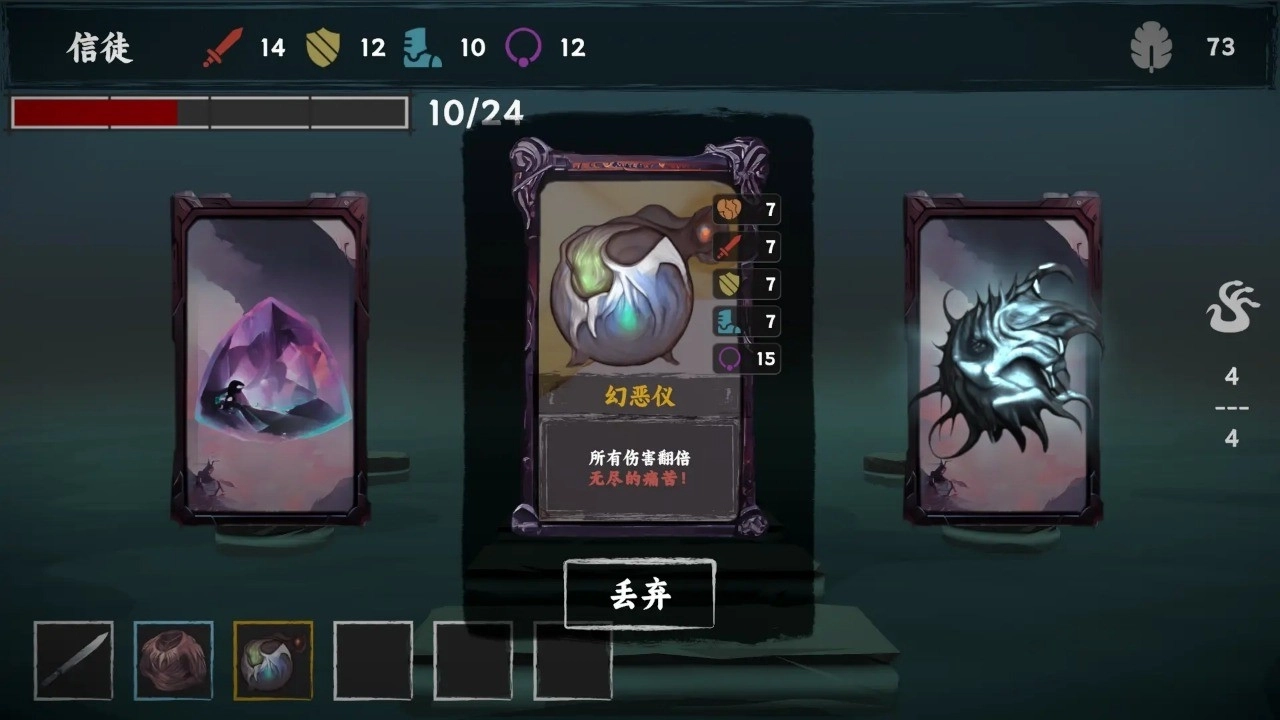Select the knife in the first inventory slot
This screenshot has height=720, width=1280.
pyautogui.click(x=73, y=661)
